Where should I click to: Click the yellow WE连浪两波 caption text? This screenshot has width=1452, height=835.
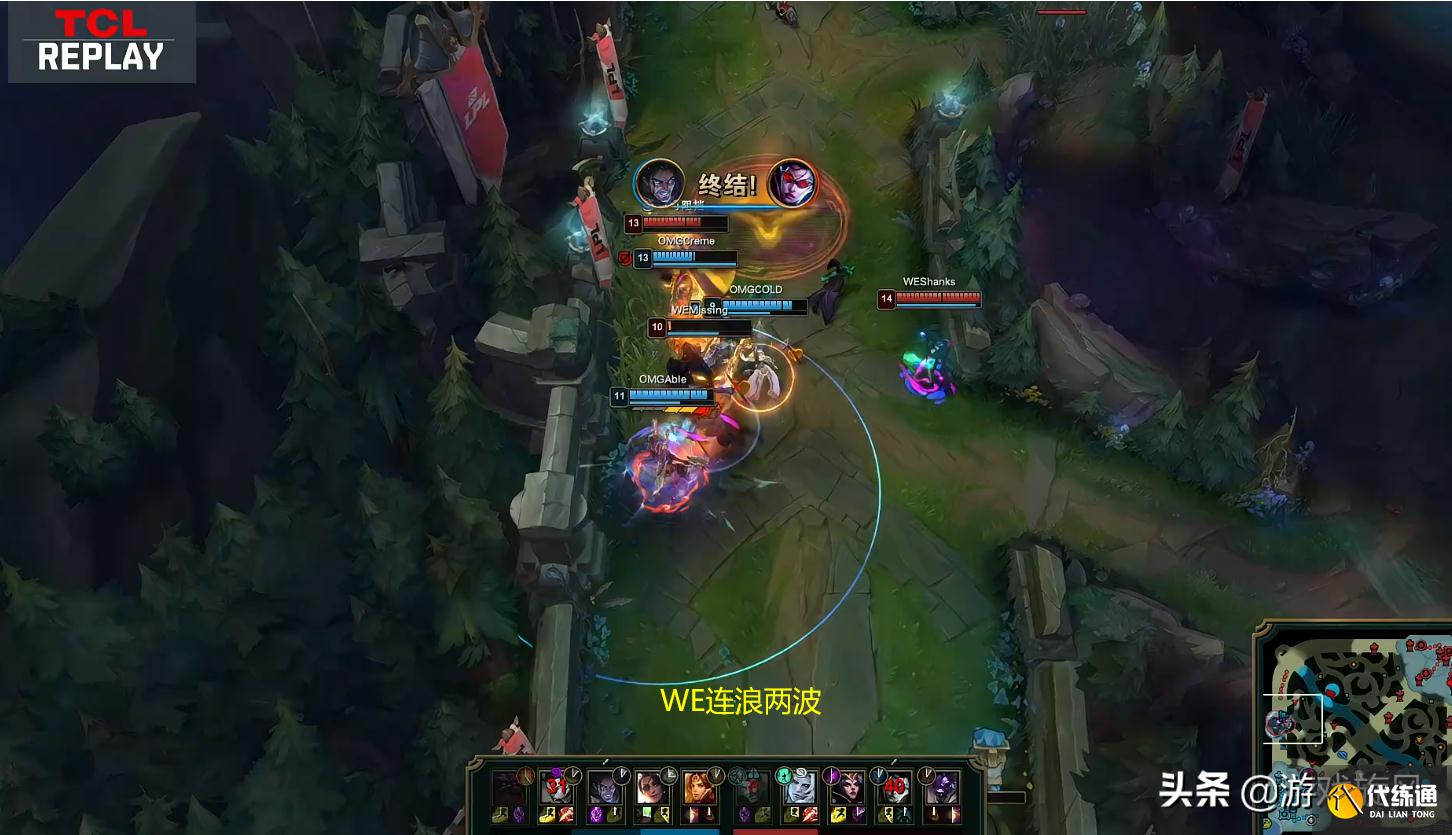click(x=743, y=703)
